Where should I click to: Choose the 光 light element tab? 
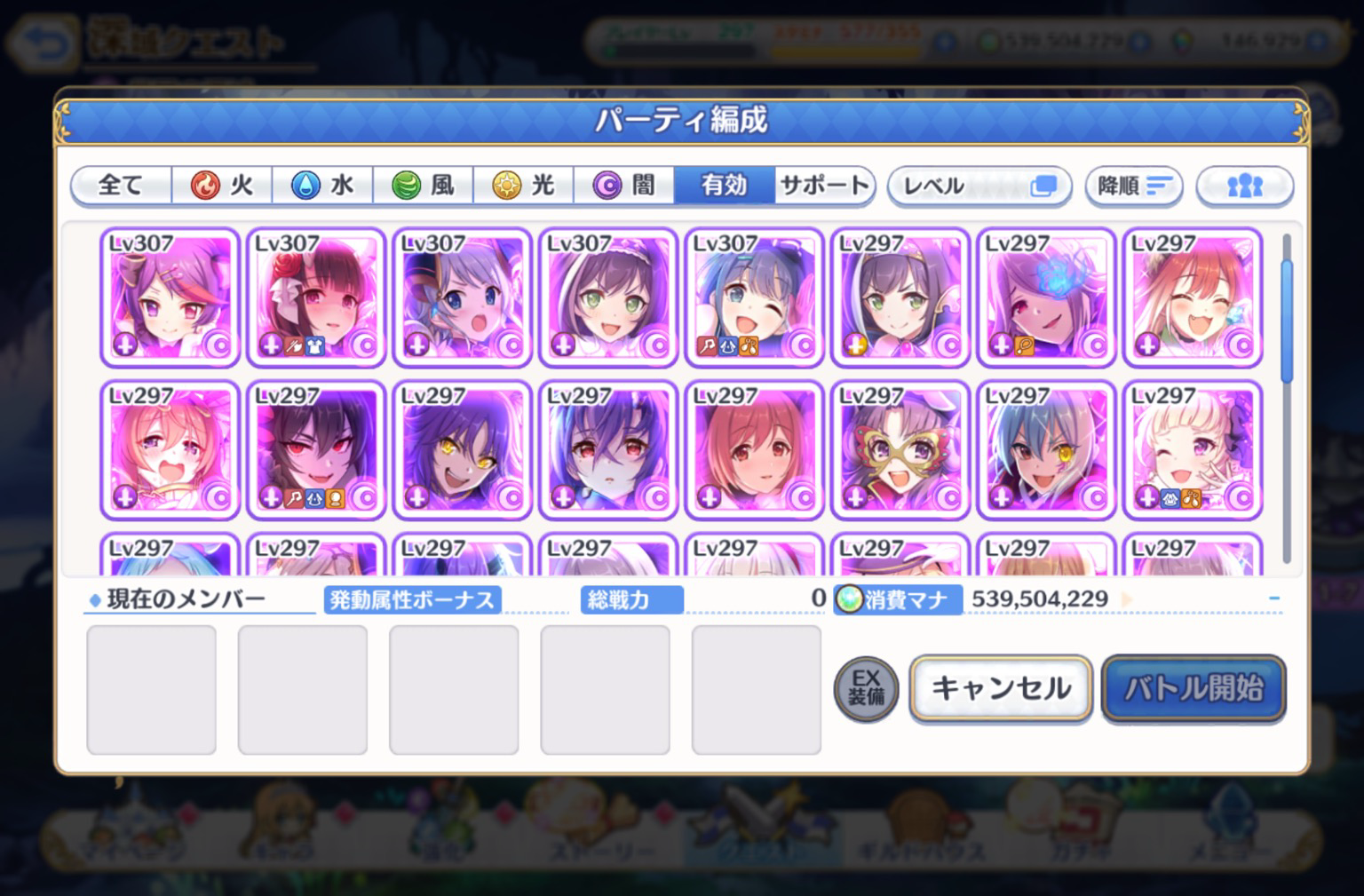coord(523,186)
